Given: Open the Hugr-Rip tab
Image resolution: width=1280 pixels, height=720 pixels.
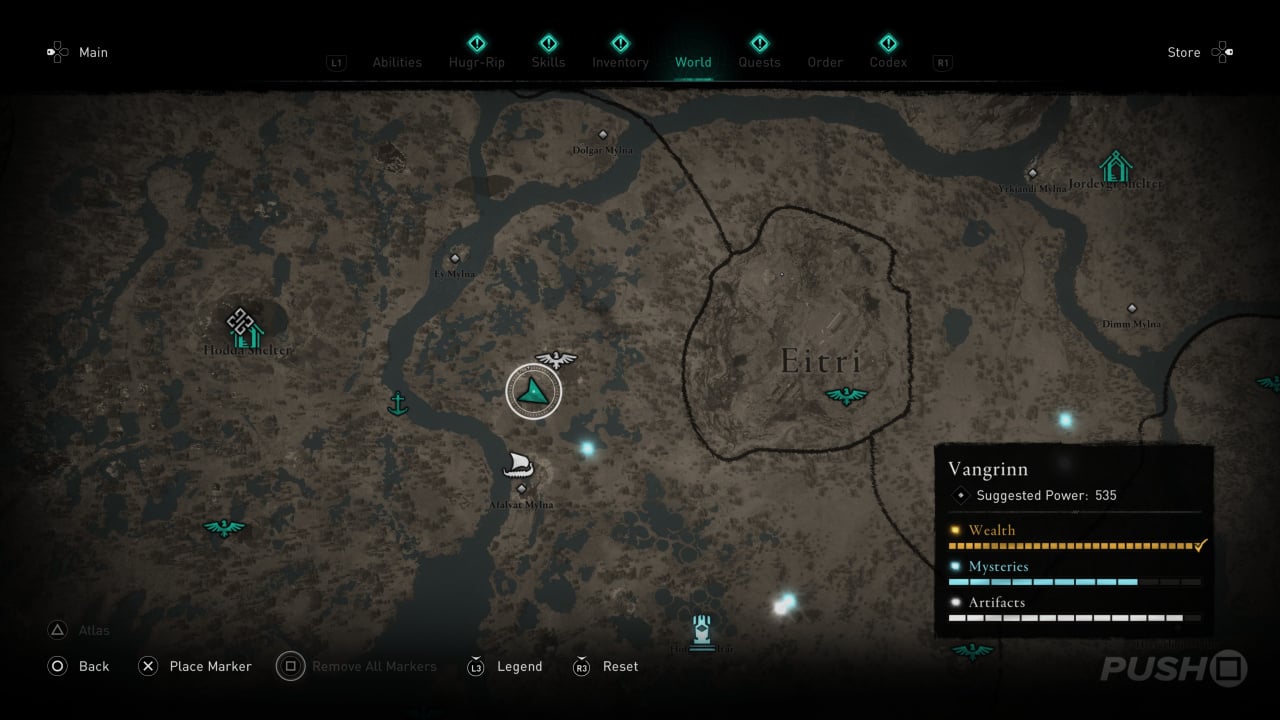Looking at the screenshot, I should click(477, 62).
